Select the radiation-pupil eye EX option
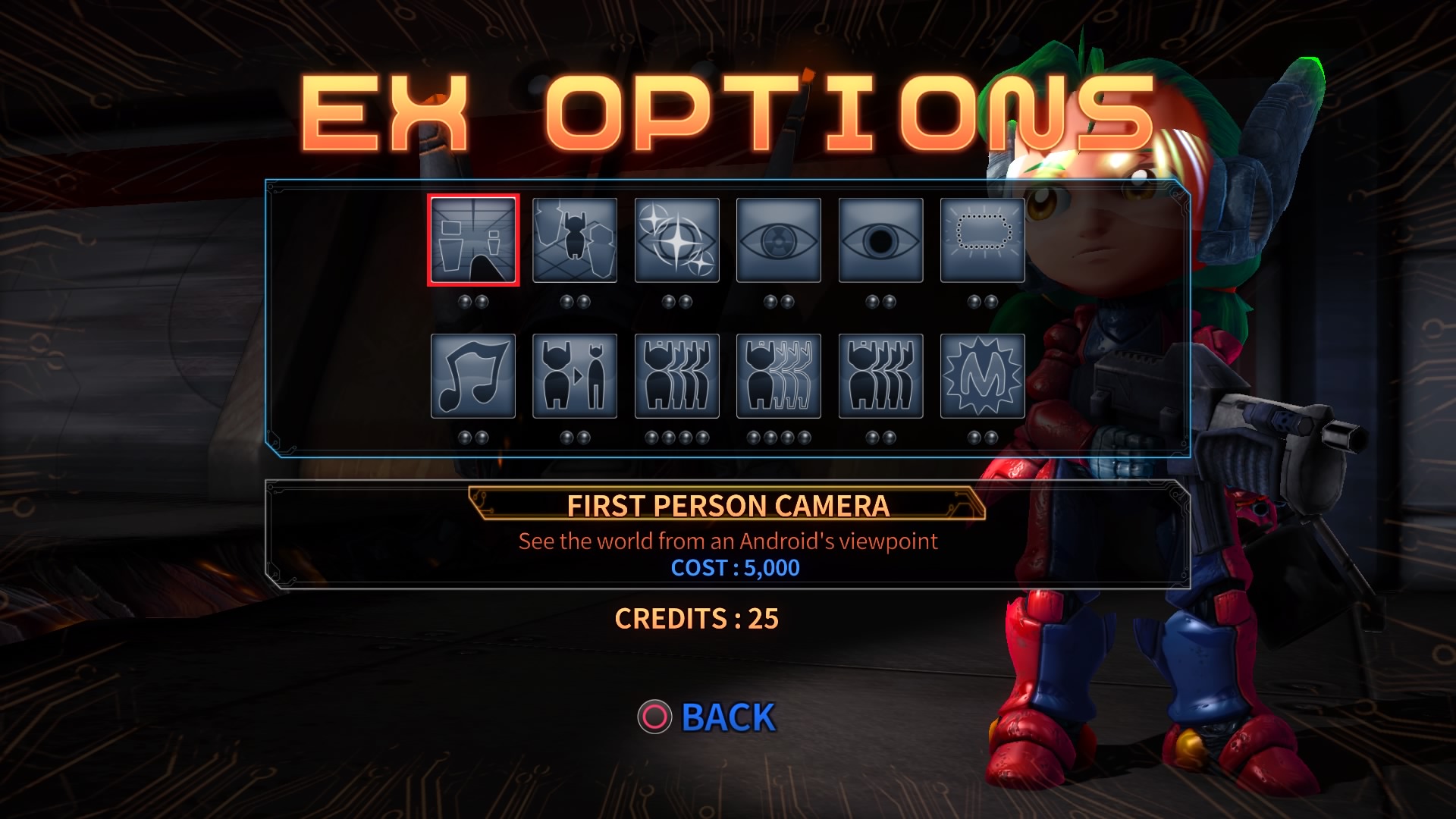 (778, 240)
